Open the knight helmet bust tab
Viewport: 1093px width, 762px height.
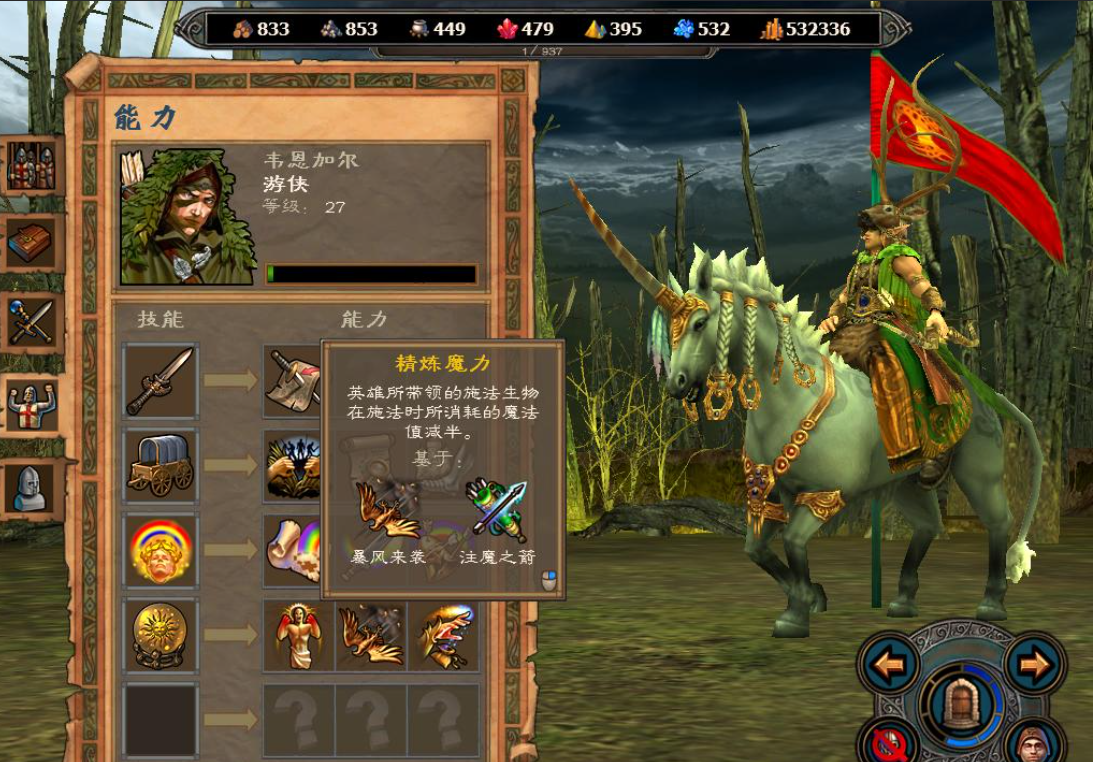[x=31, y=489]
